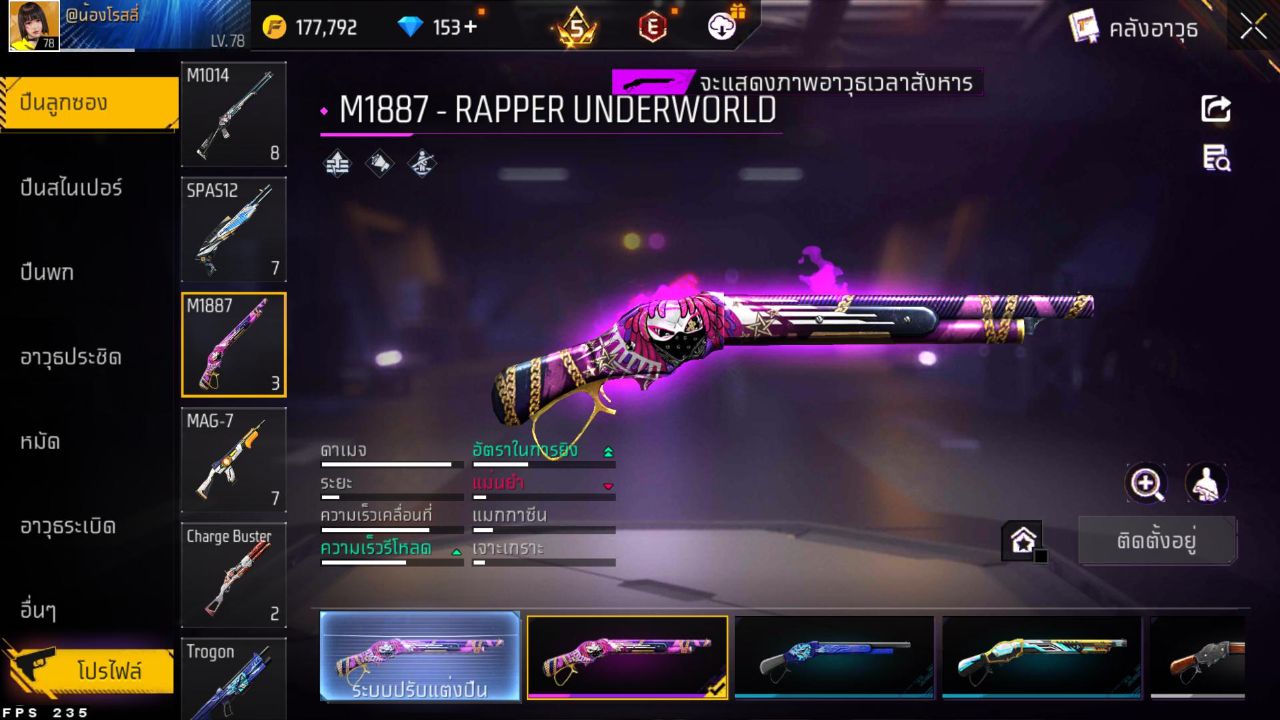Click the share weapon icon top right

1215,110
